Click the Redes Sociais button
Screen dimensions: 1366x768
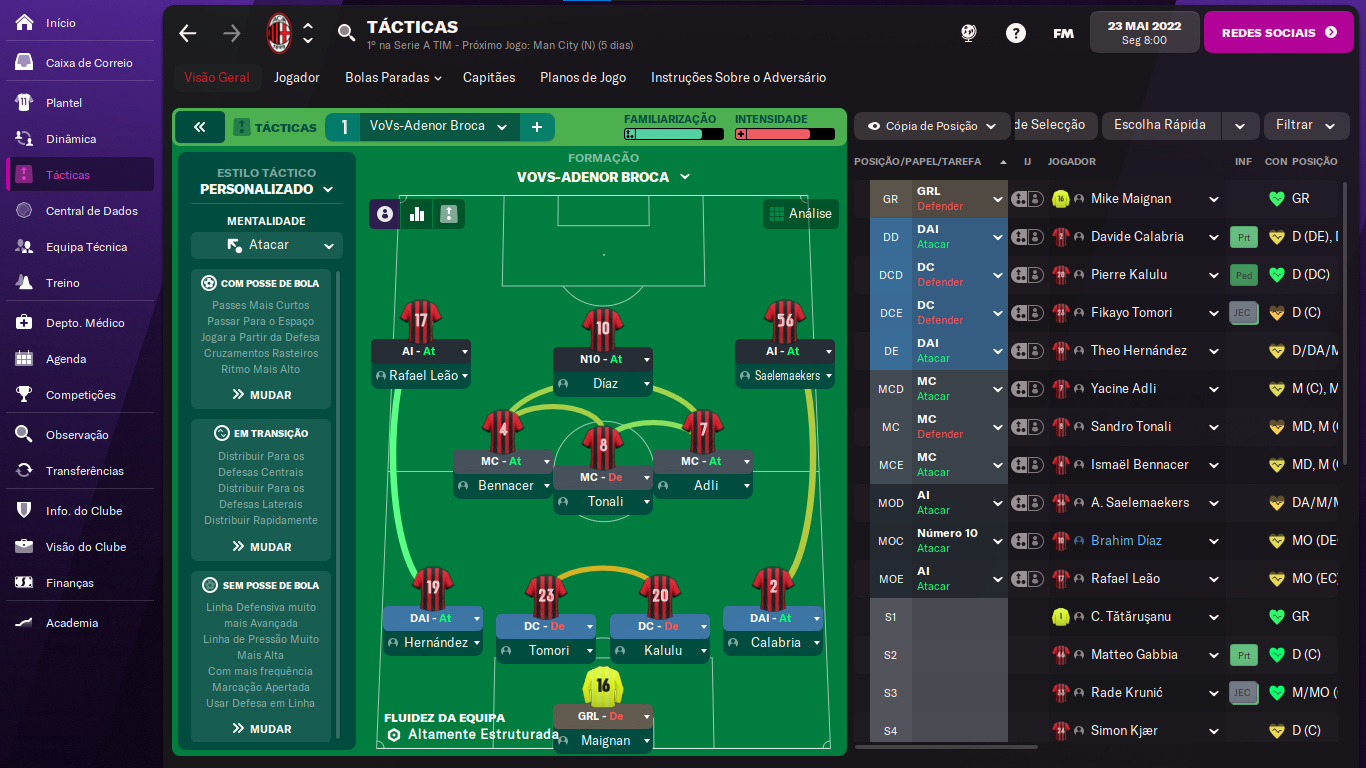[x=1278, y=32]
